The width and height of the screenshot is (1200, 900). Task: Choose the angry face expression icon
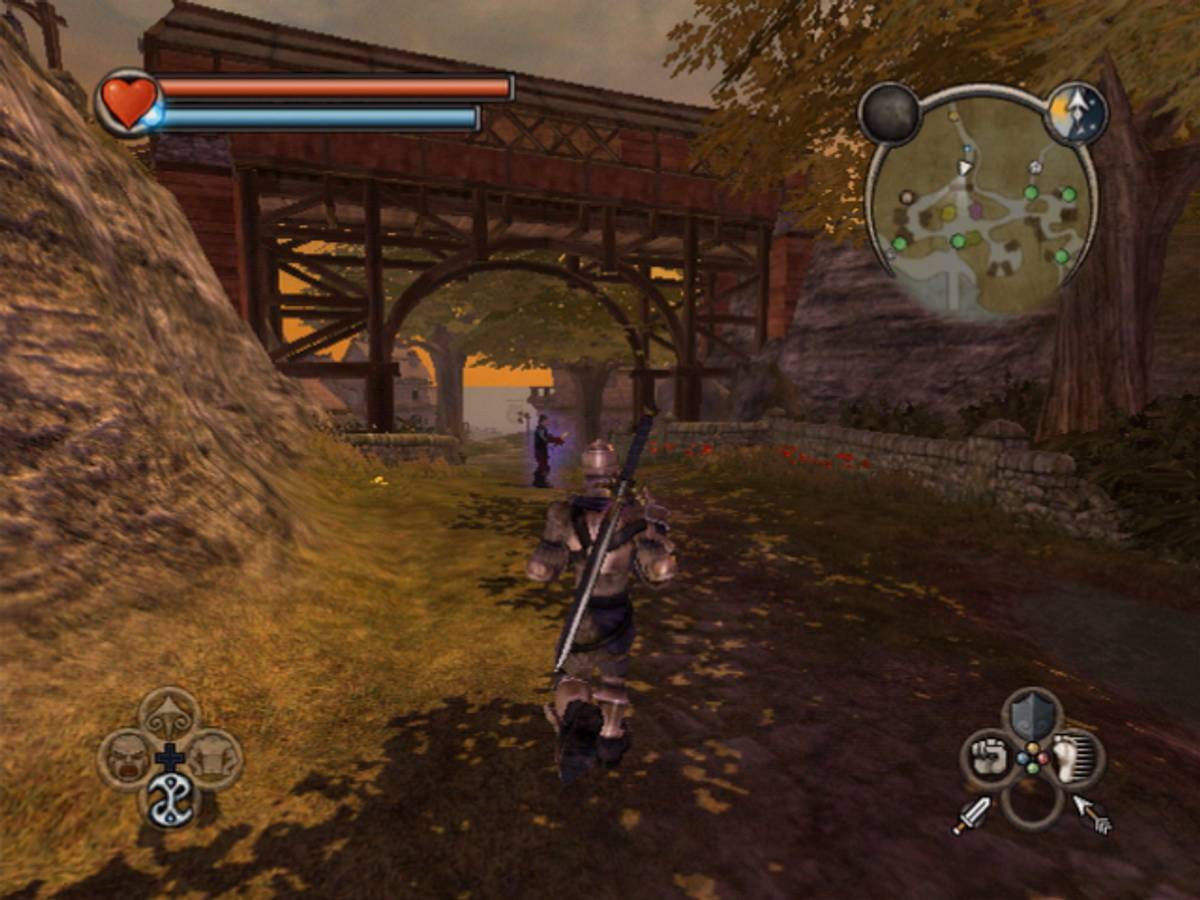point(127,758)
